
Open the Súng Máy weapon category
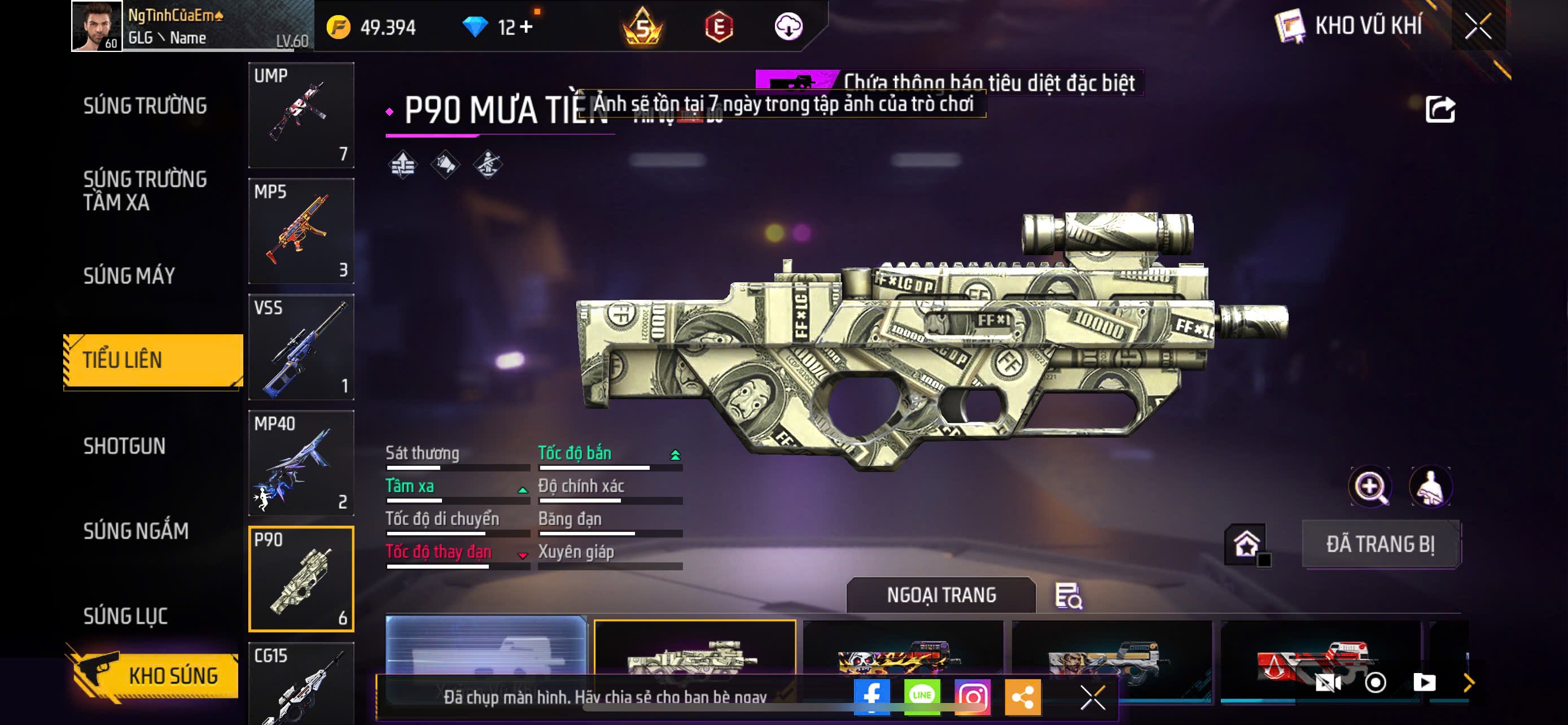tap(129, 276)
